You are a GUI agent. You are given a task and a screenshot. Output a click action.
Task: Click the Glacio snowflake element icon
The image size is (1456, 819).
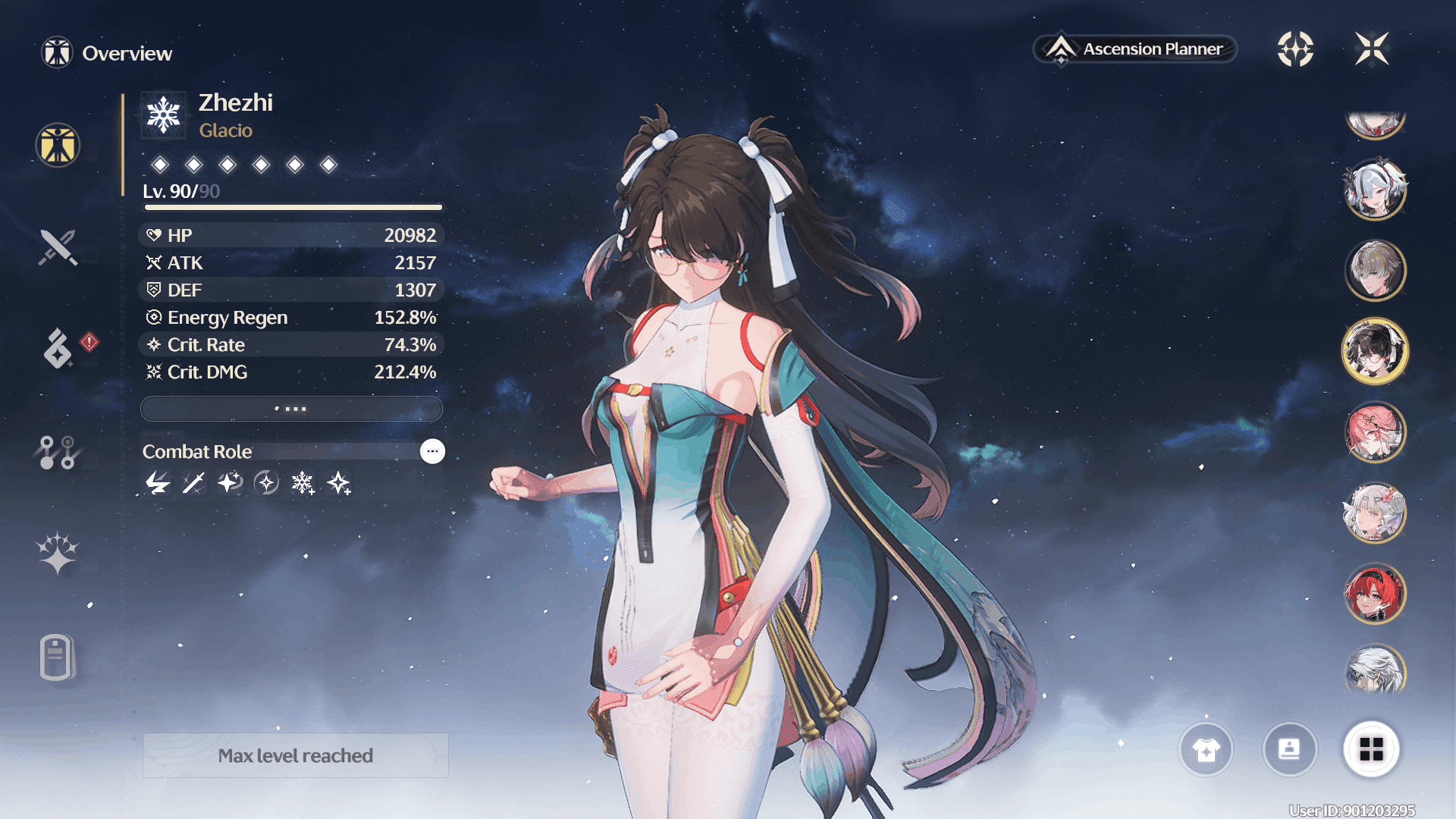(x=163, y=115)
